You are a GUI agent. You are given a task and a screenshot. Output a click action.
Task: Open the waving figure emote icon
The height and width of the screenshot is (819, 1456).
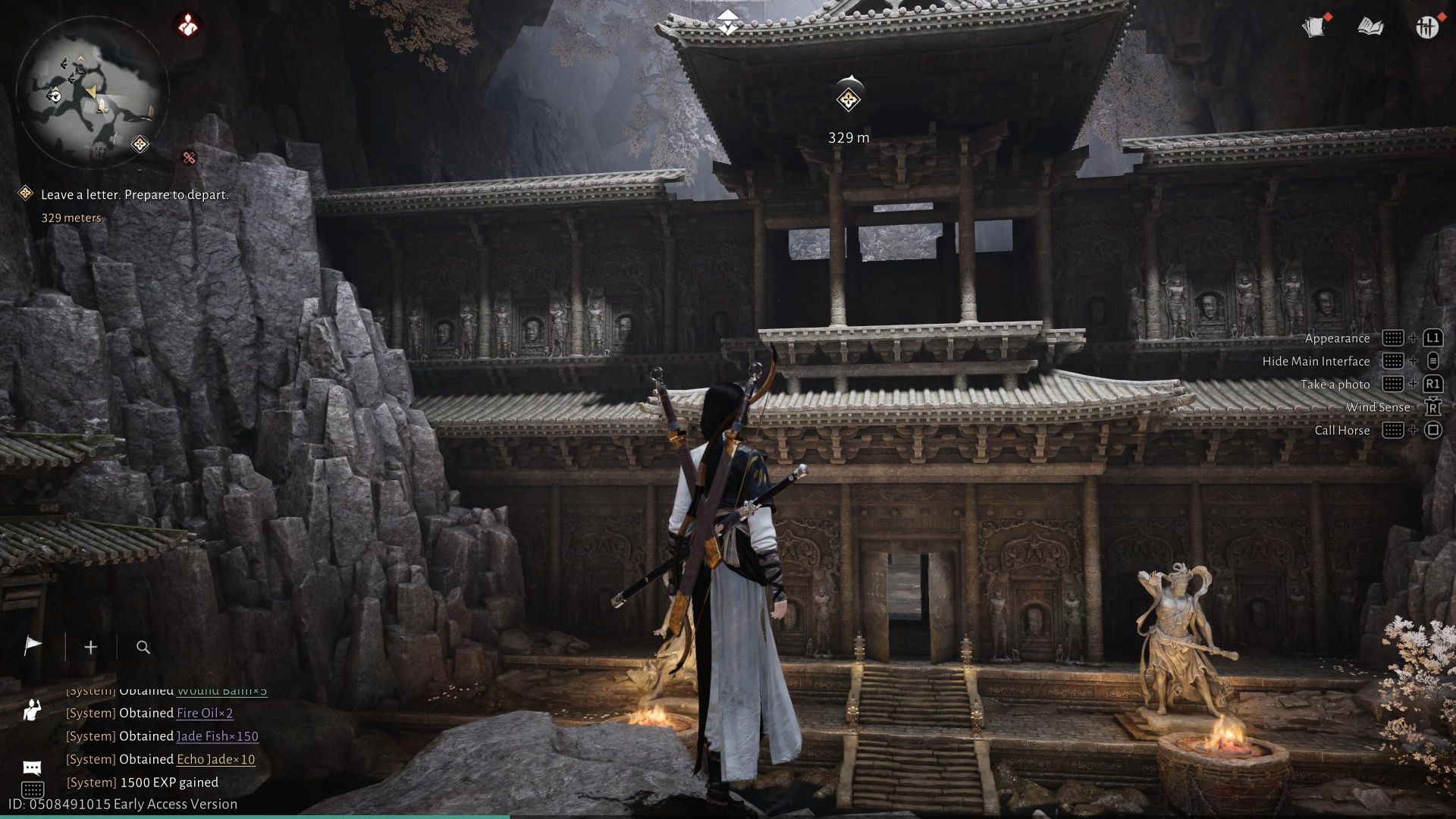(32, 711)
